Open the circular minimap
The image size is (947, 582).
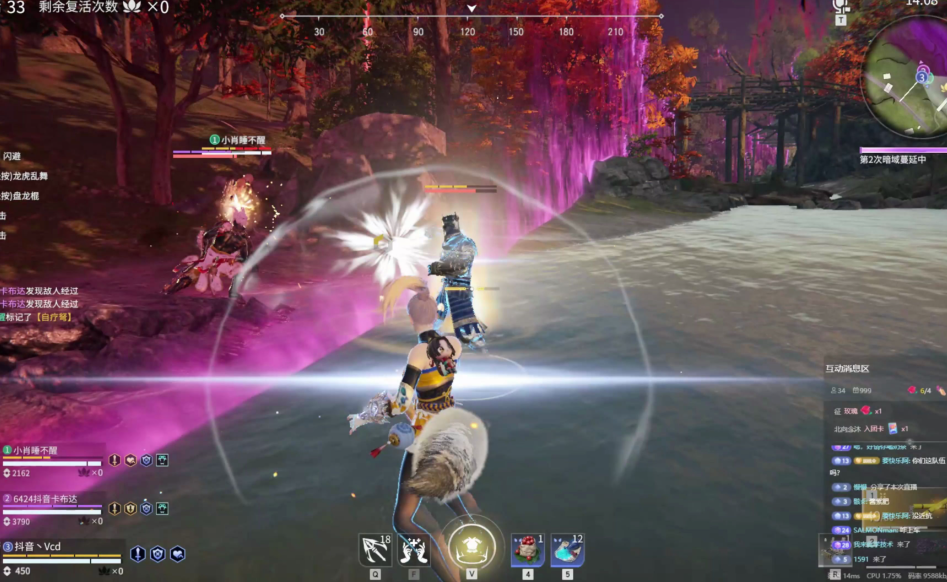tap(908, 78)
